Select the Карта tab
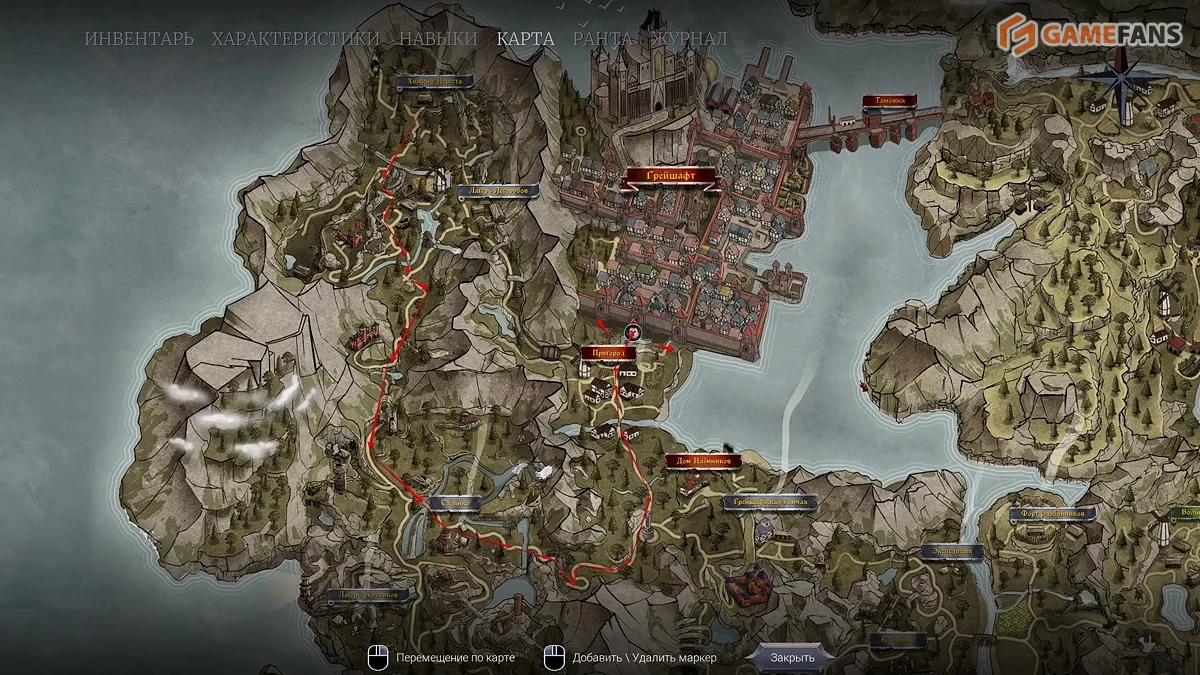This screenshot has width=1200, height=675. click(x=525, y=39)
